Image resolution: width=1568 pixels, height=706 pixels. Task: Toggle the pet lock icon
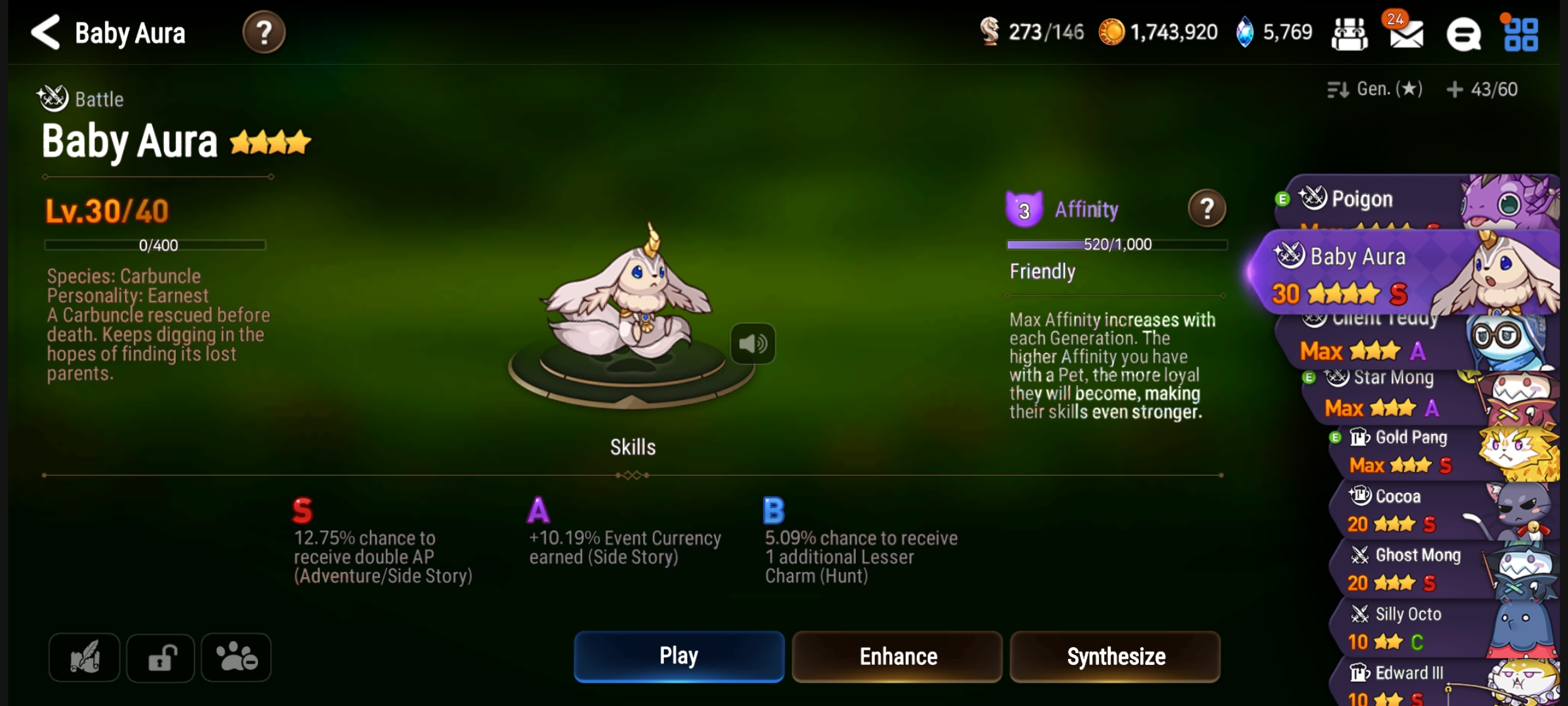point(160,657)
